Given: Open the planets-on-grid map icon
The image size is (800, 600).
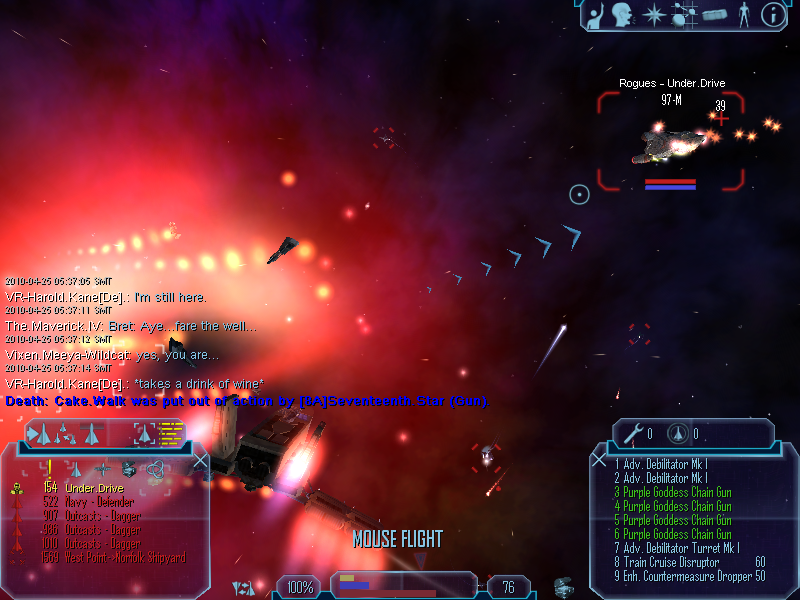Looking at the screenshot, I should [x=684, y=14].
